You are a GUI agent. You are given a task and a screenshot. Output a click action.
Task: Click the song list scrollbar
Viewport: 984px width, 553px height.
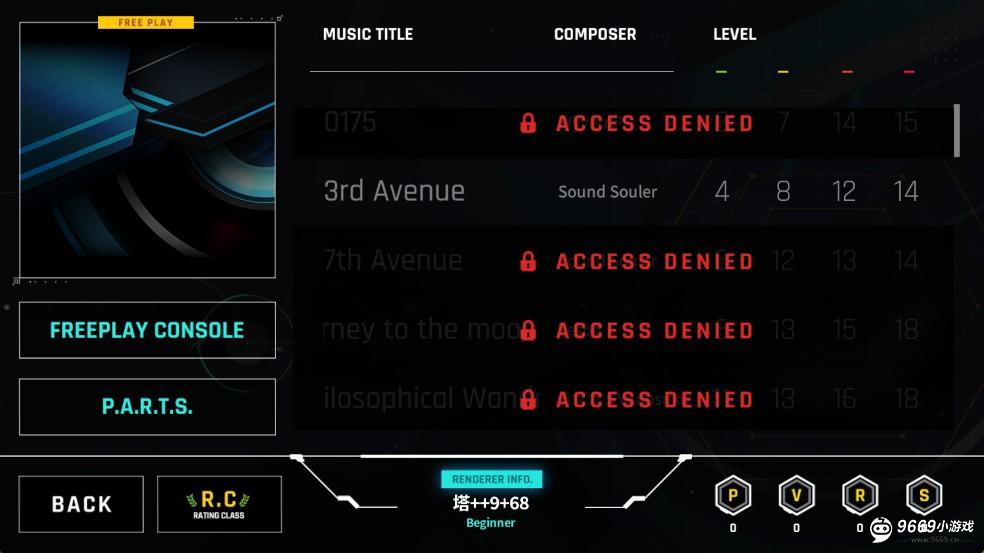[x=957, y=130]
